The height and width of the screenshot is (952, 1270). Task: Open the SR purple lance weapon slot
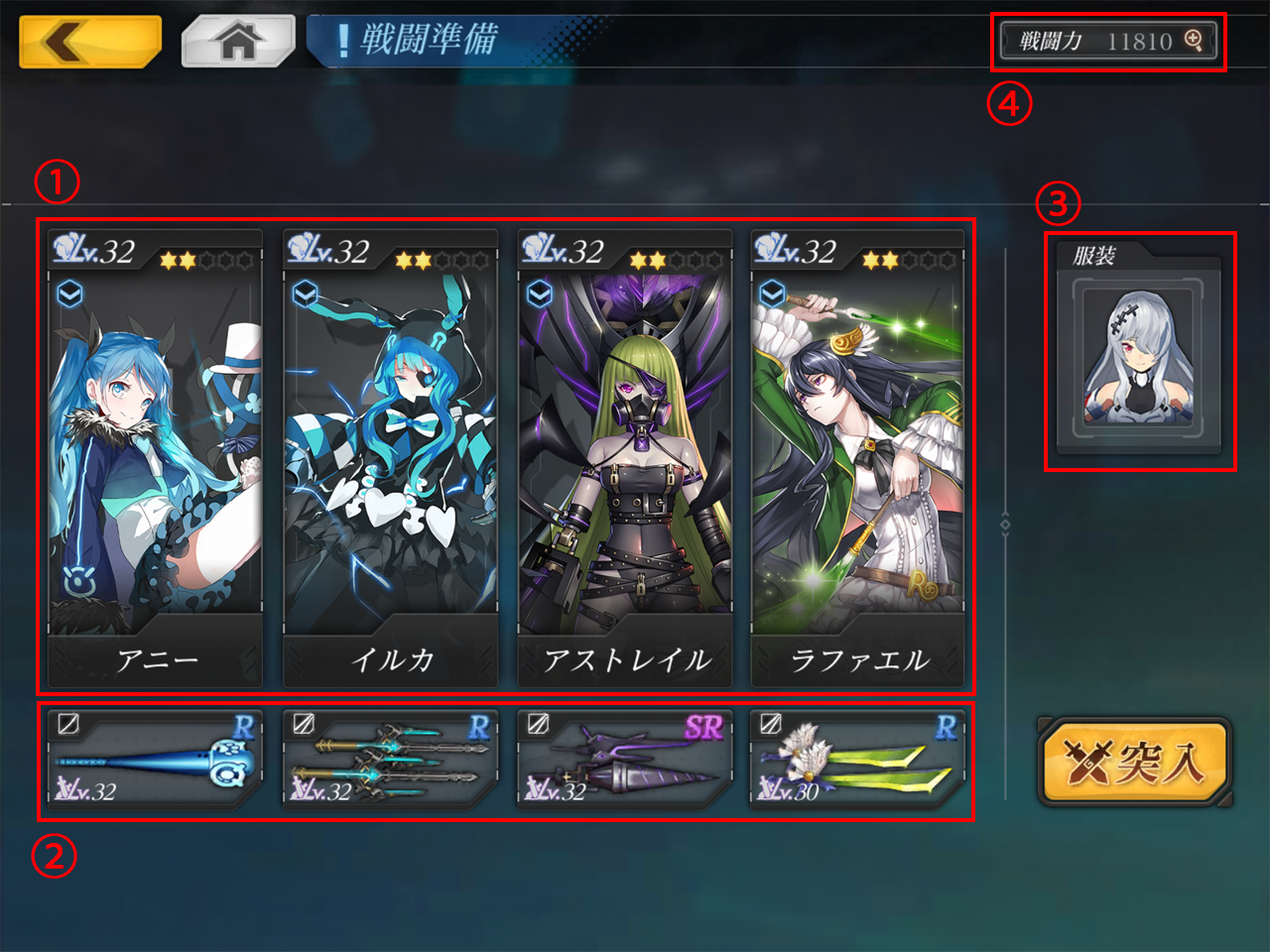click(x=625, y=760)
